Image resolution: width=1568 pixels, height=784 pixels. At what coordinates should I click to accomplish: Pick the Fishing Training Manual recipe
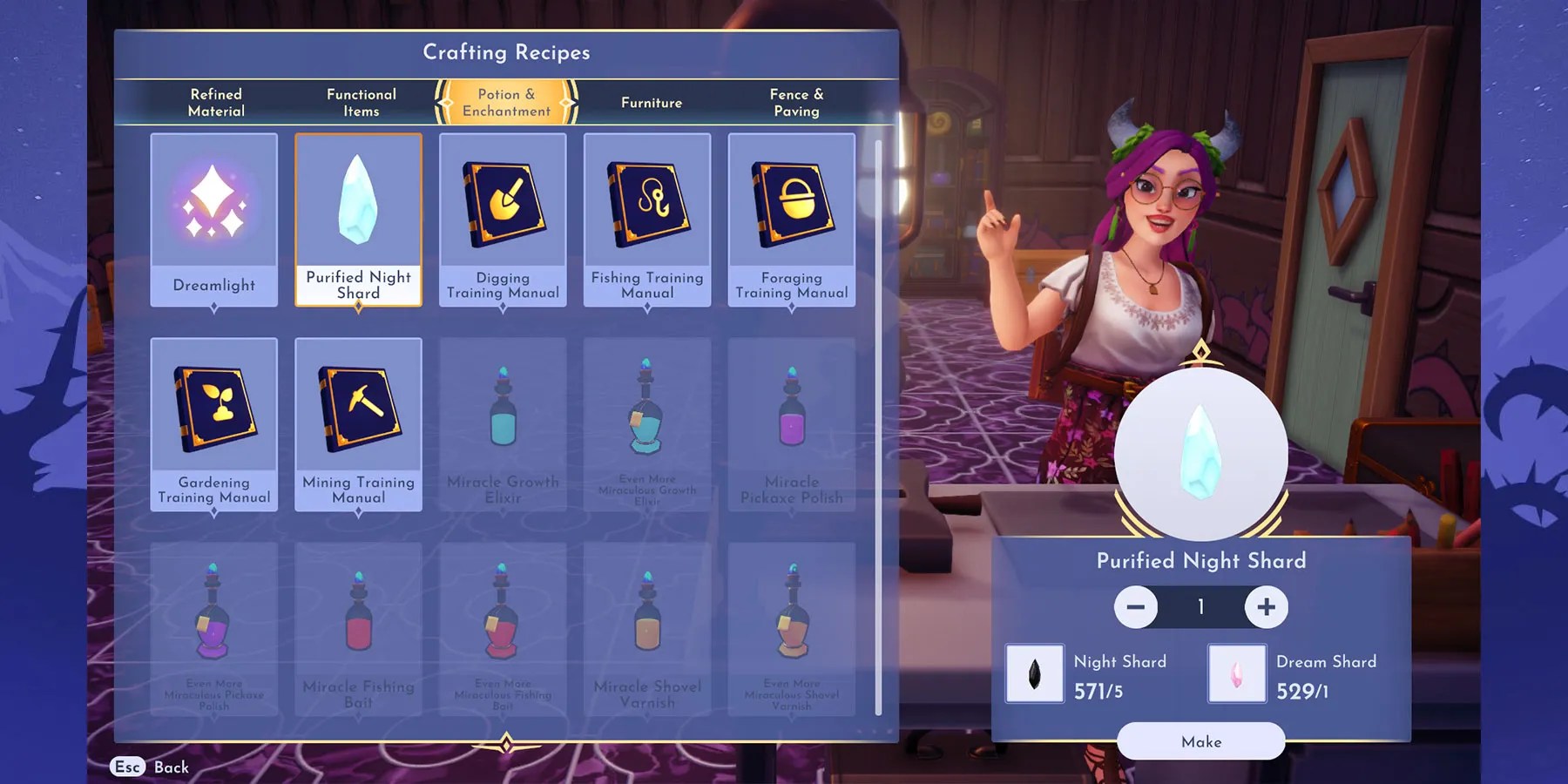click(647, 220)
